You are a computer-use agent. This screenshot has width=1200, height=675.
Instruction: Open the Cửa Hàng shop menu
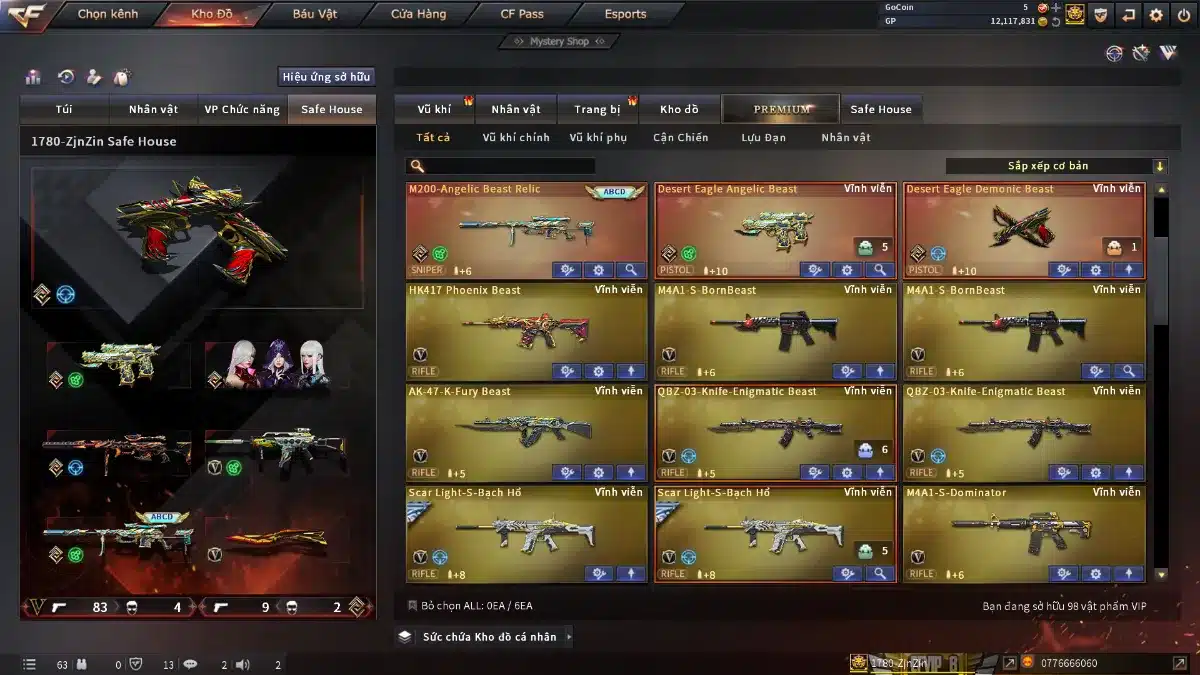[418, 14]
